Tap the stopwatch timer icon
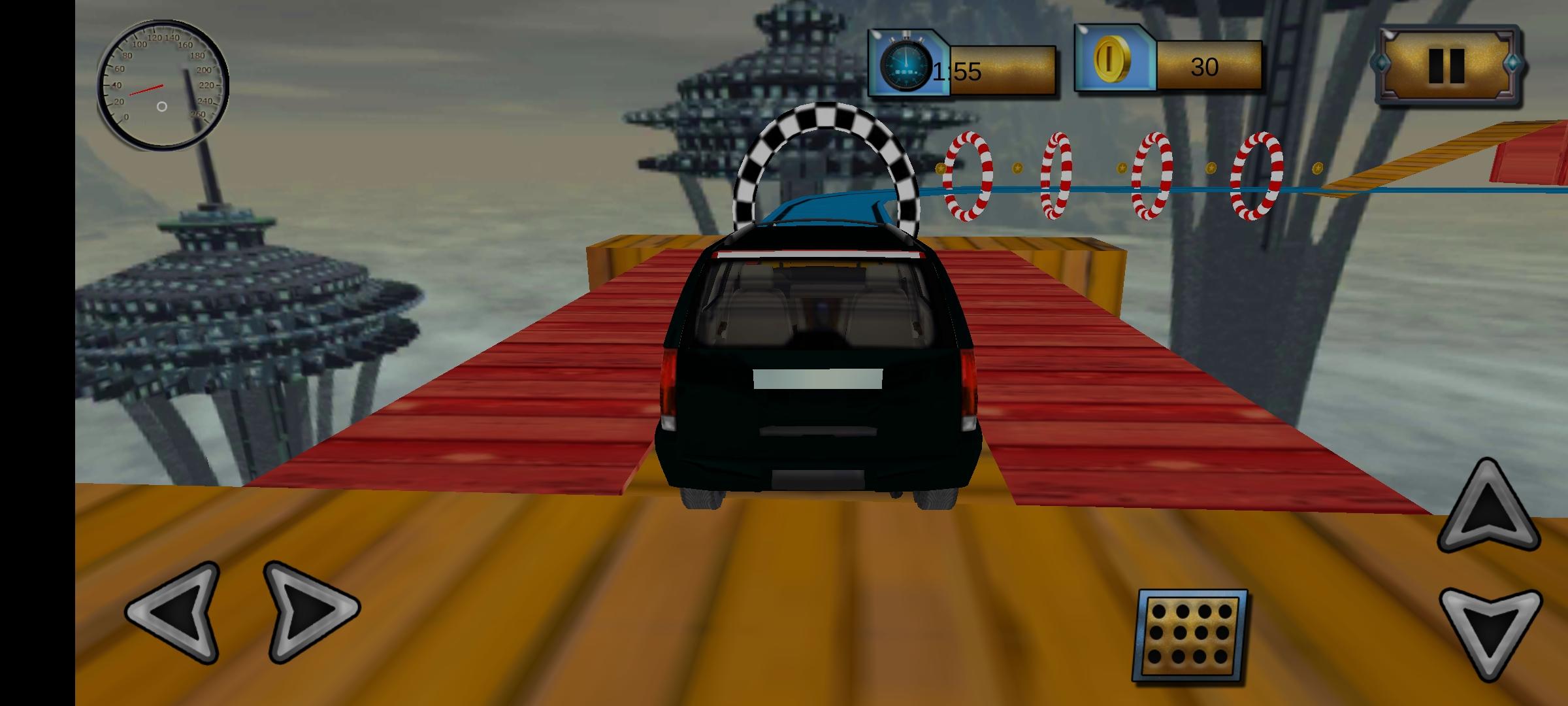 click(907, 64)
